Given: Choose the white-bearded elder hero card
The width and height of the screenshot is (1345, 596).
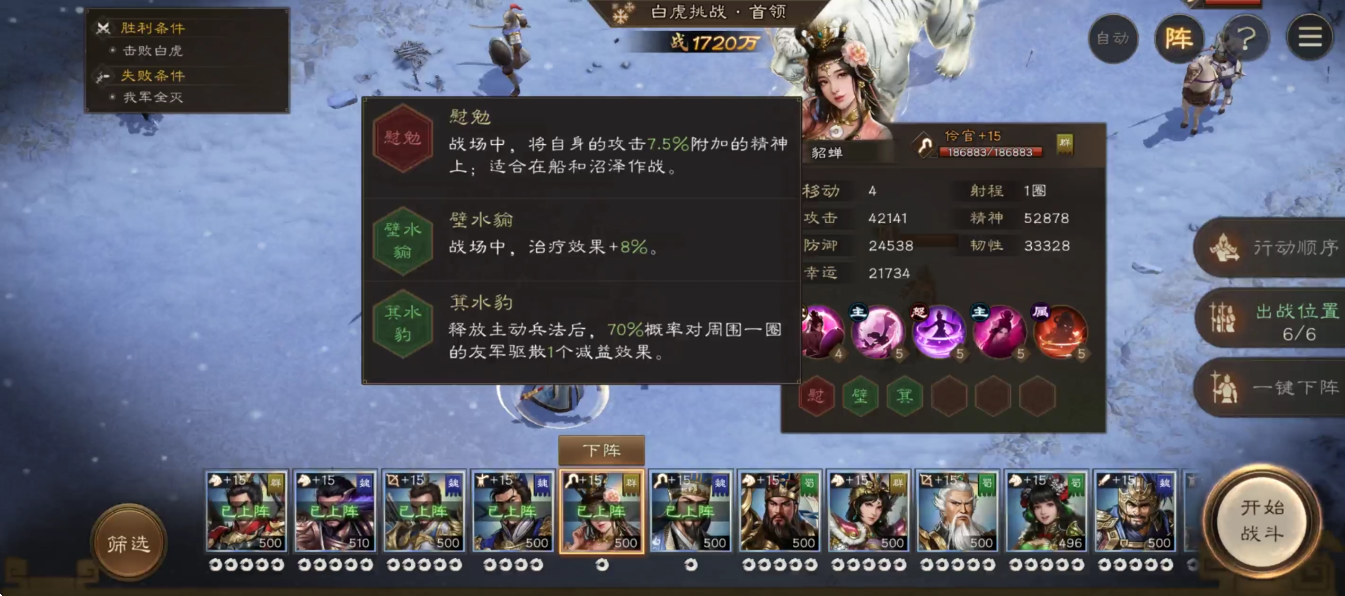Looking at the screenshot, I should 957,511.
